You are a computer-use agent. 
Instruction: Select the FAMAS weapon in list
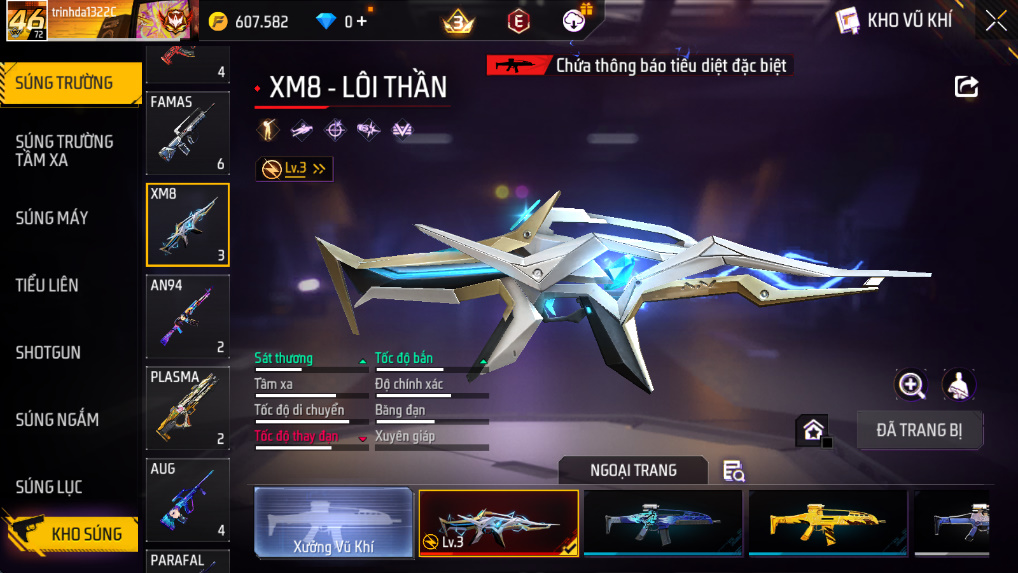tap(188, 133)
